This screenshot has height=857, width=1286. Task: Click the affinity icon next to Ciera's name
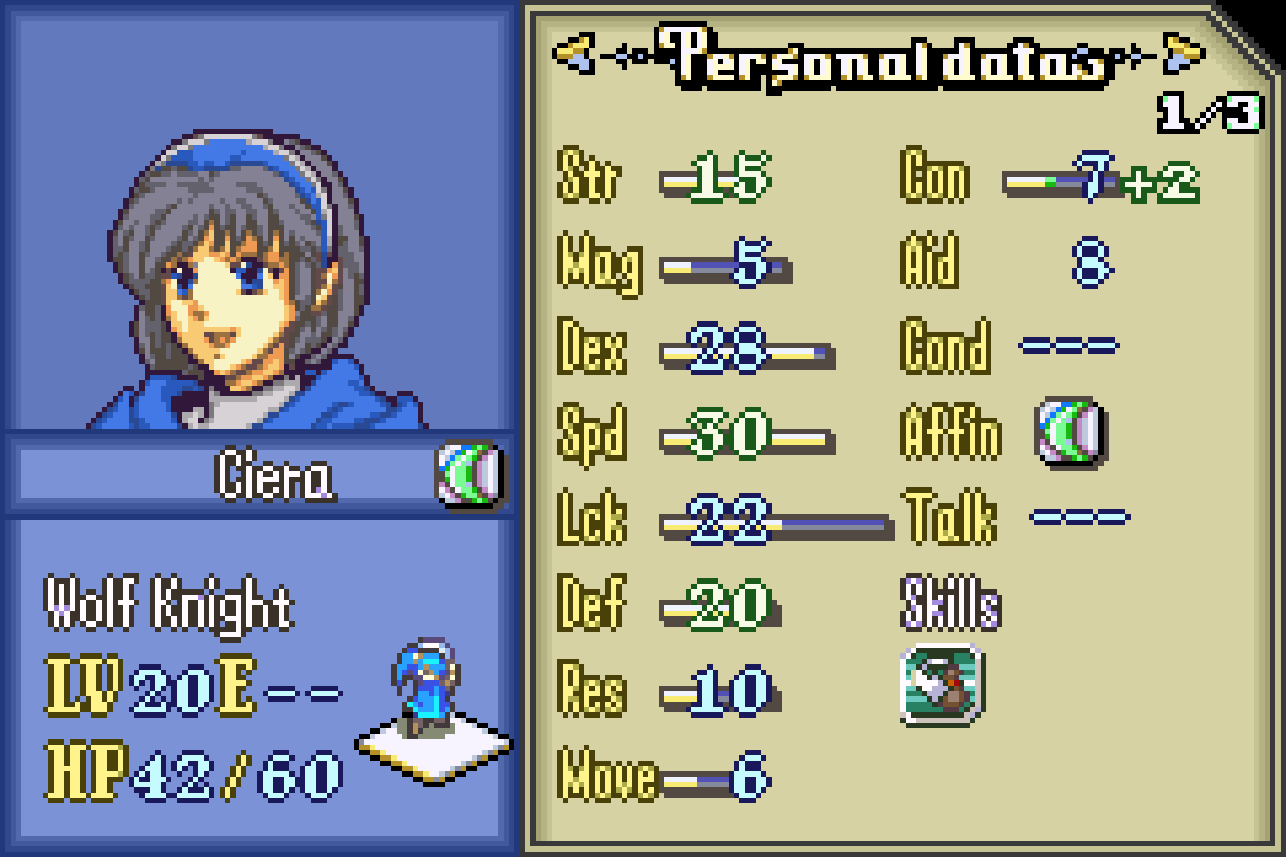pyautogui.click(x=469, y=474)
